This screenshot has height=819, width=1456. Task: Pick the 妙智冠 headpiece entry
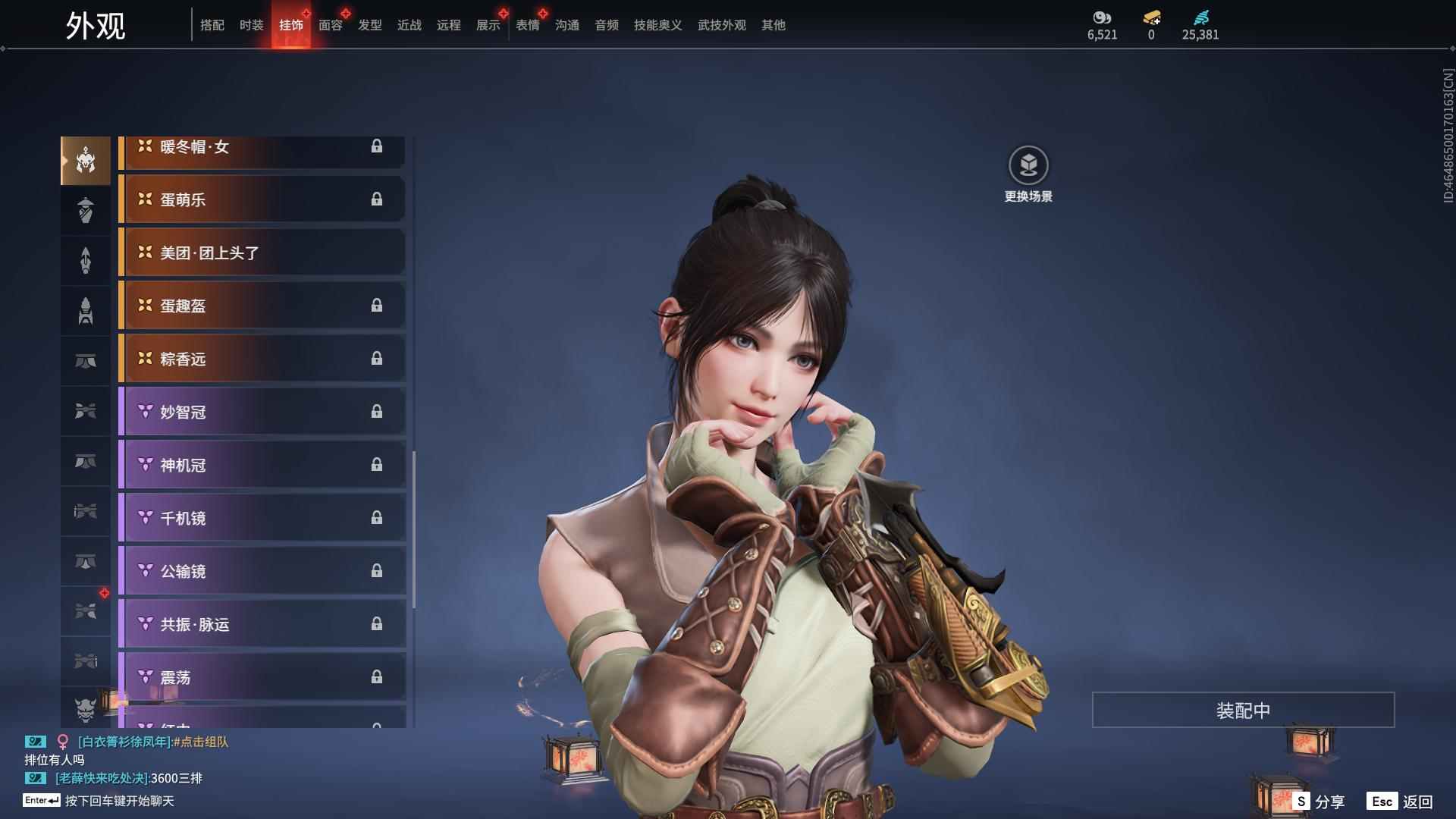click(262, 412)
